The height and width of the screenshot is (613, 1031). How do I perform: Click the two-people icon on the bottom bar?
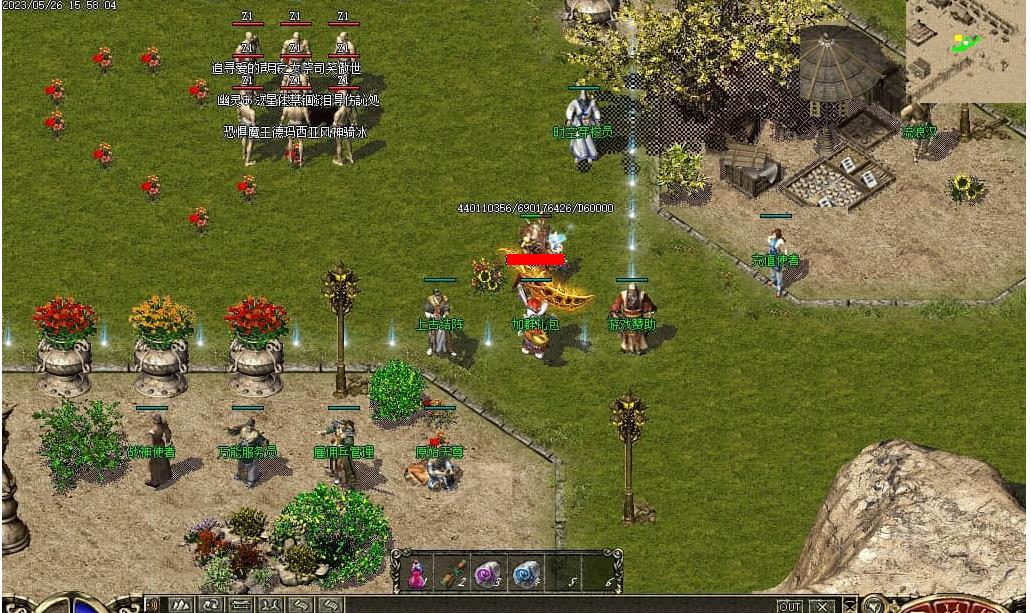click(x=270, y=605)
